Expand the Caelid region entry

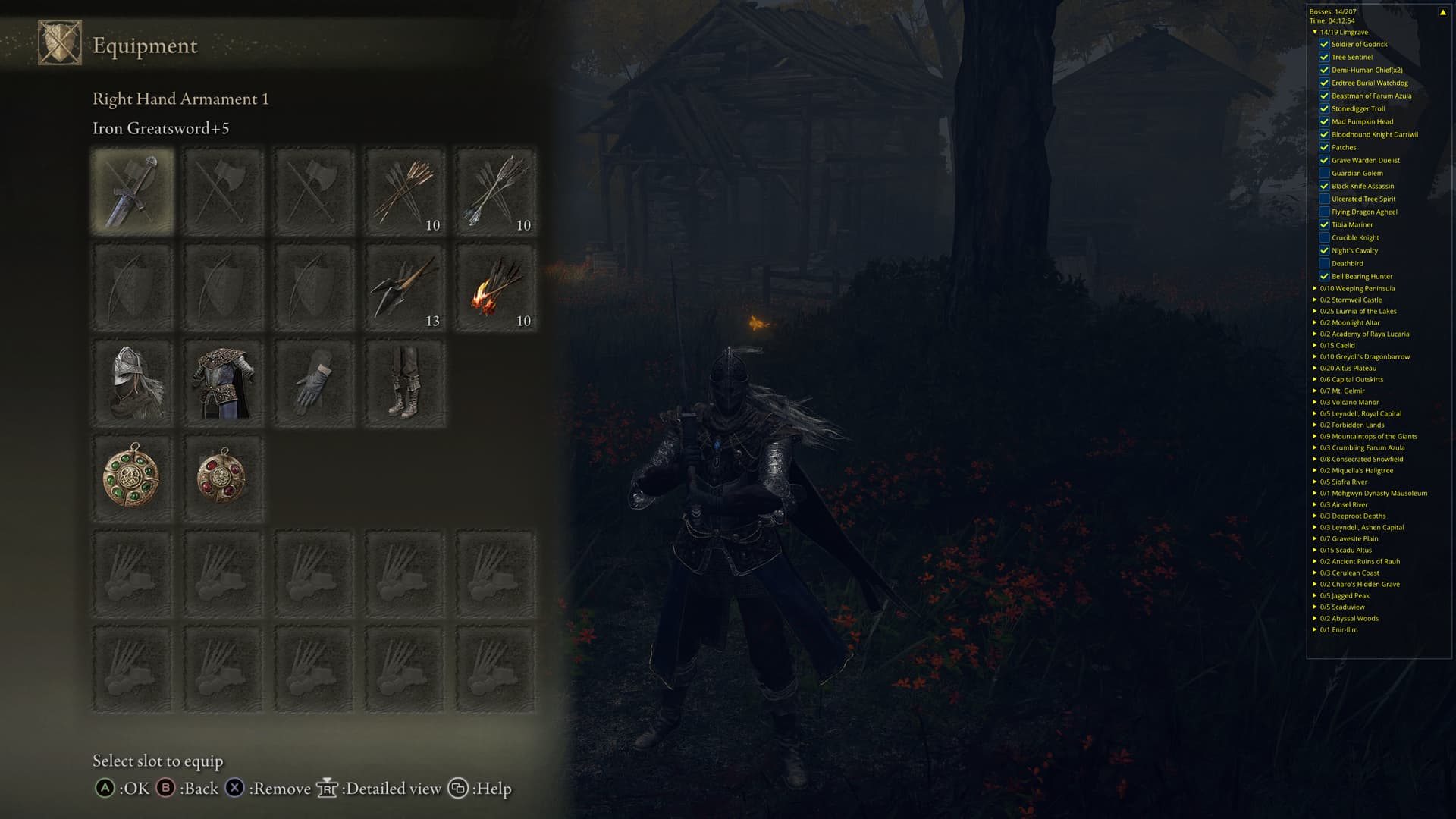[x=1315, y=345]
